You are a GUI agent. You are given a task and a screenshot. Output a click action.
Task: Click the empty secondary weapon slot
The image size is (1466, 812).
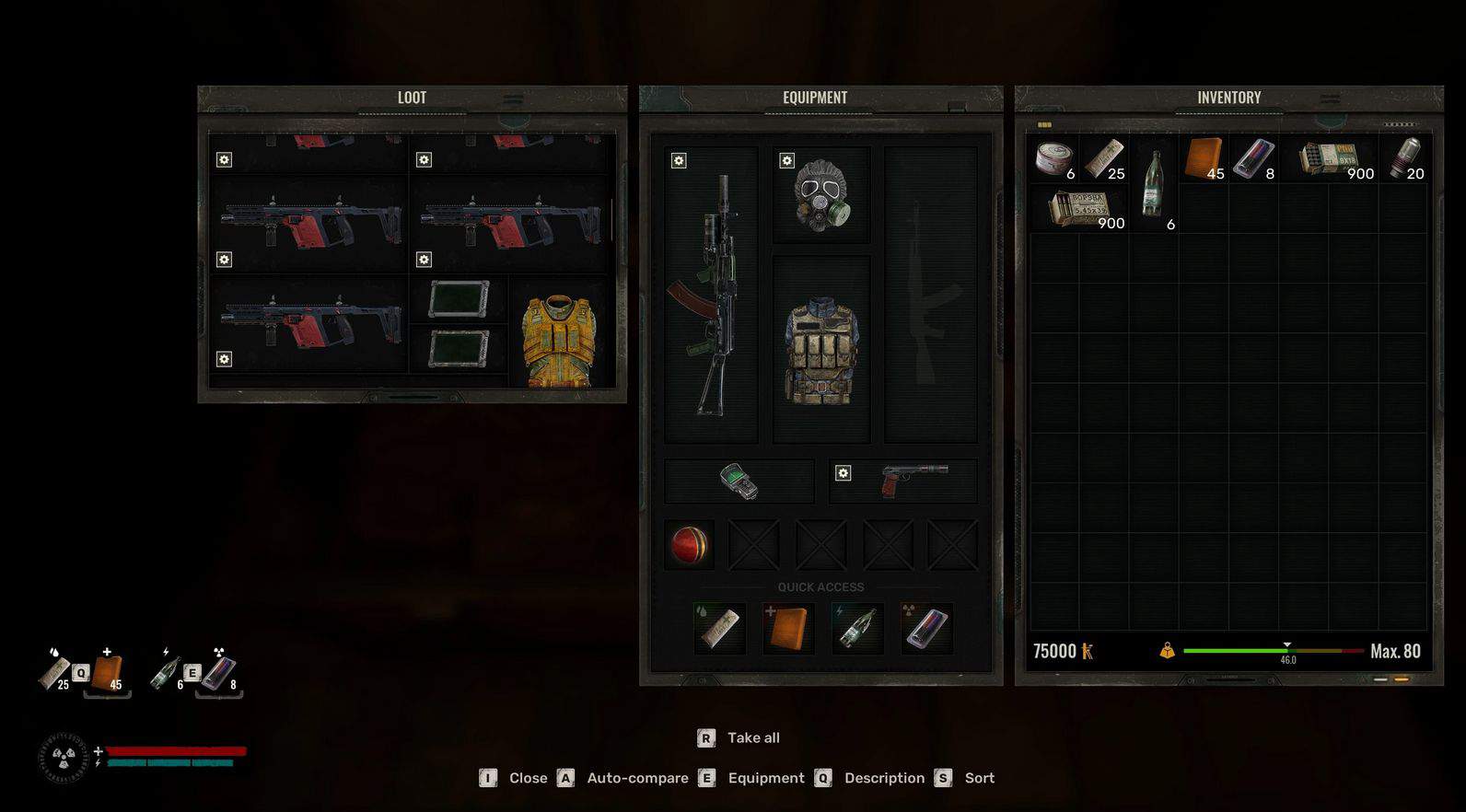(930, 295)
